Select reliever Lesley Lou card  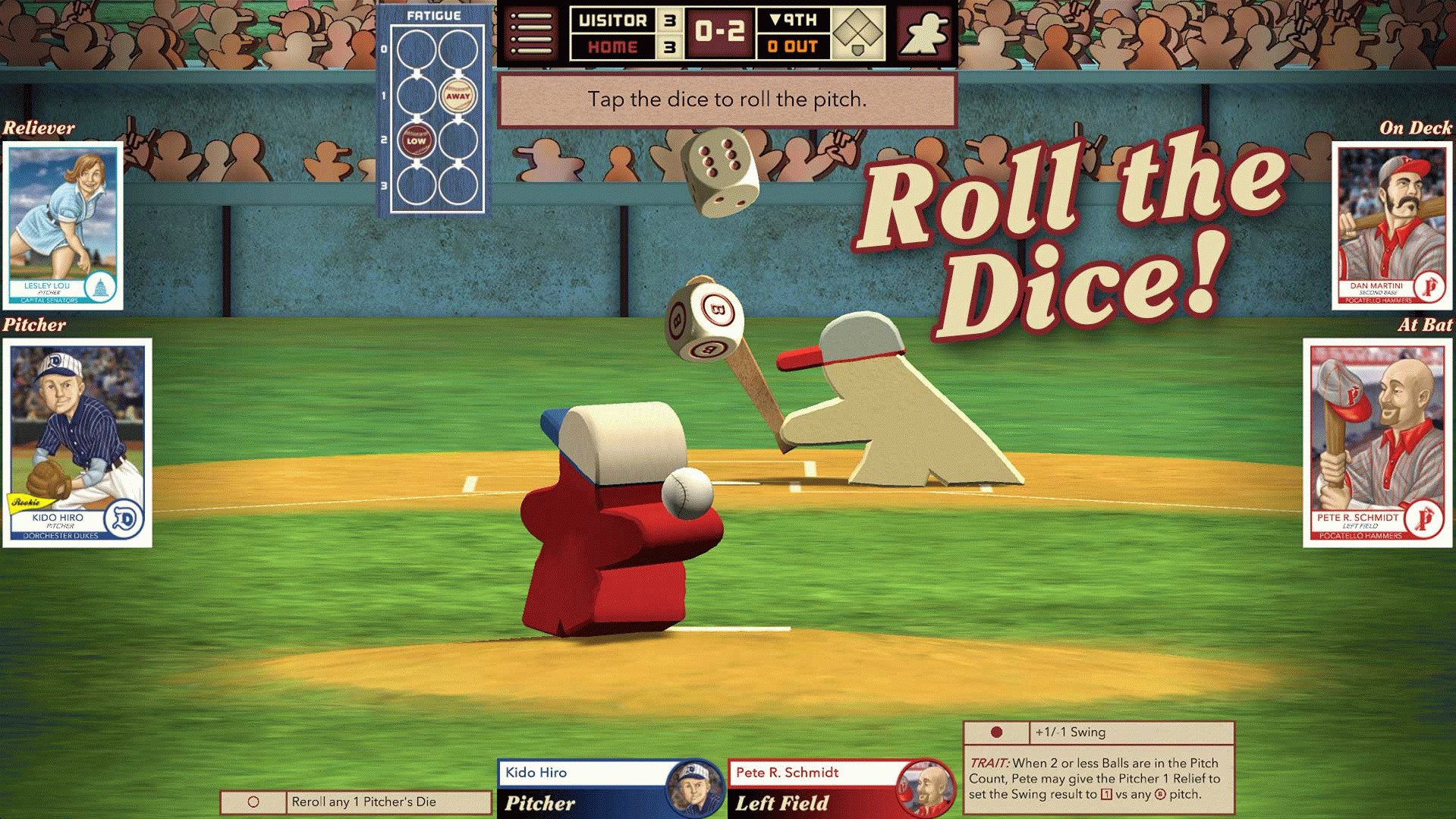coord(63,225)
